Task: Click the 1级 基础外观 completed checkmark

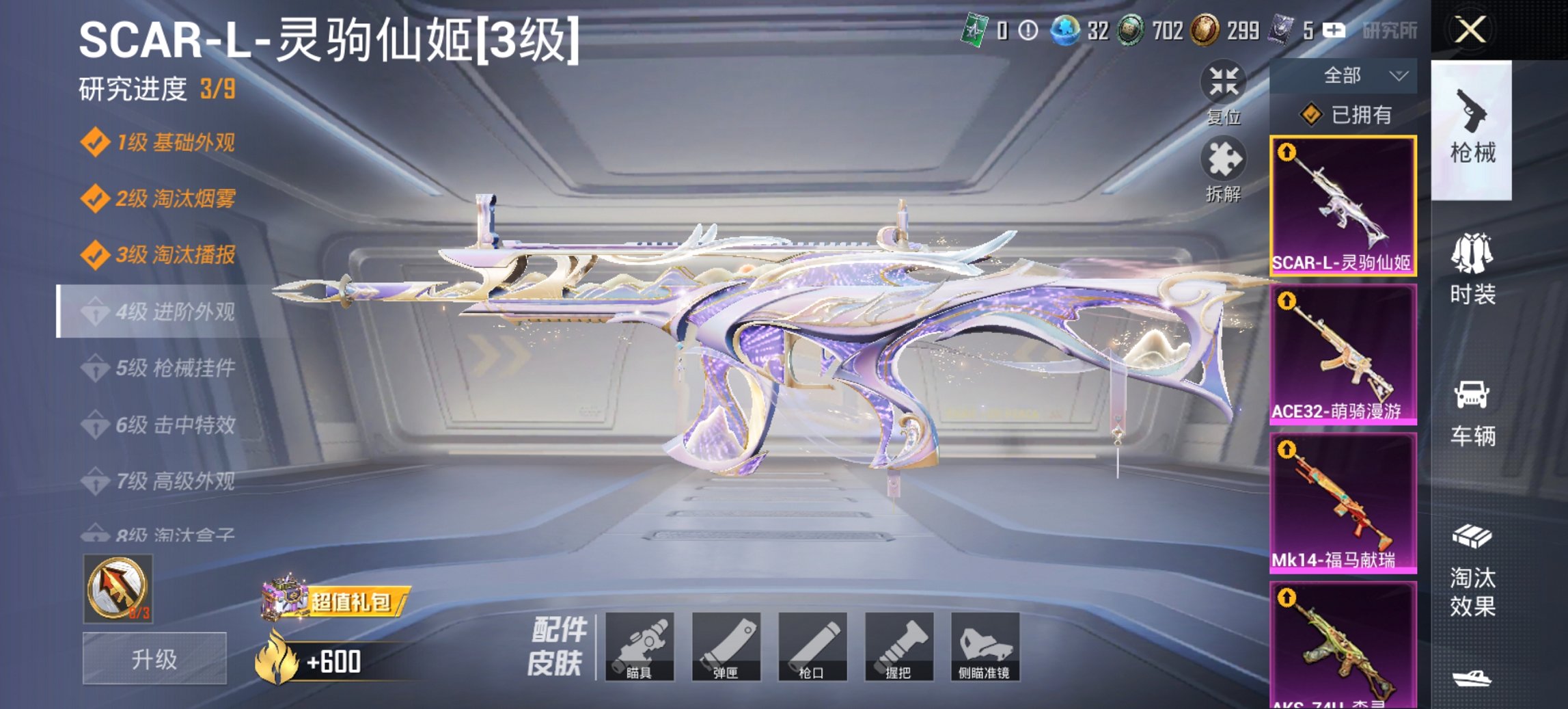Action: (96, 142)
